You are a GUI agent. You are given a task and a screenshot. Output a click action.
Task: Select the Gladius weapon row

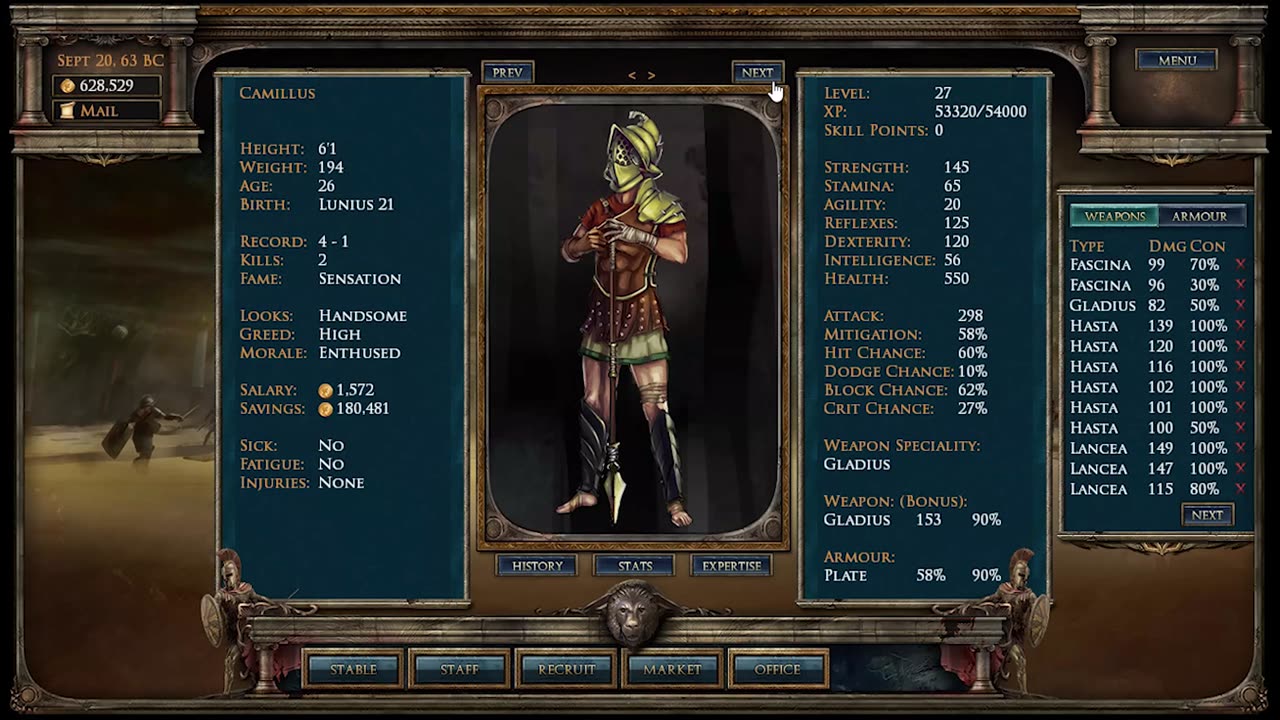(1103, 305)
